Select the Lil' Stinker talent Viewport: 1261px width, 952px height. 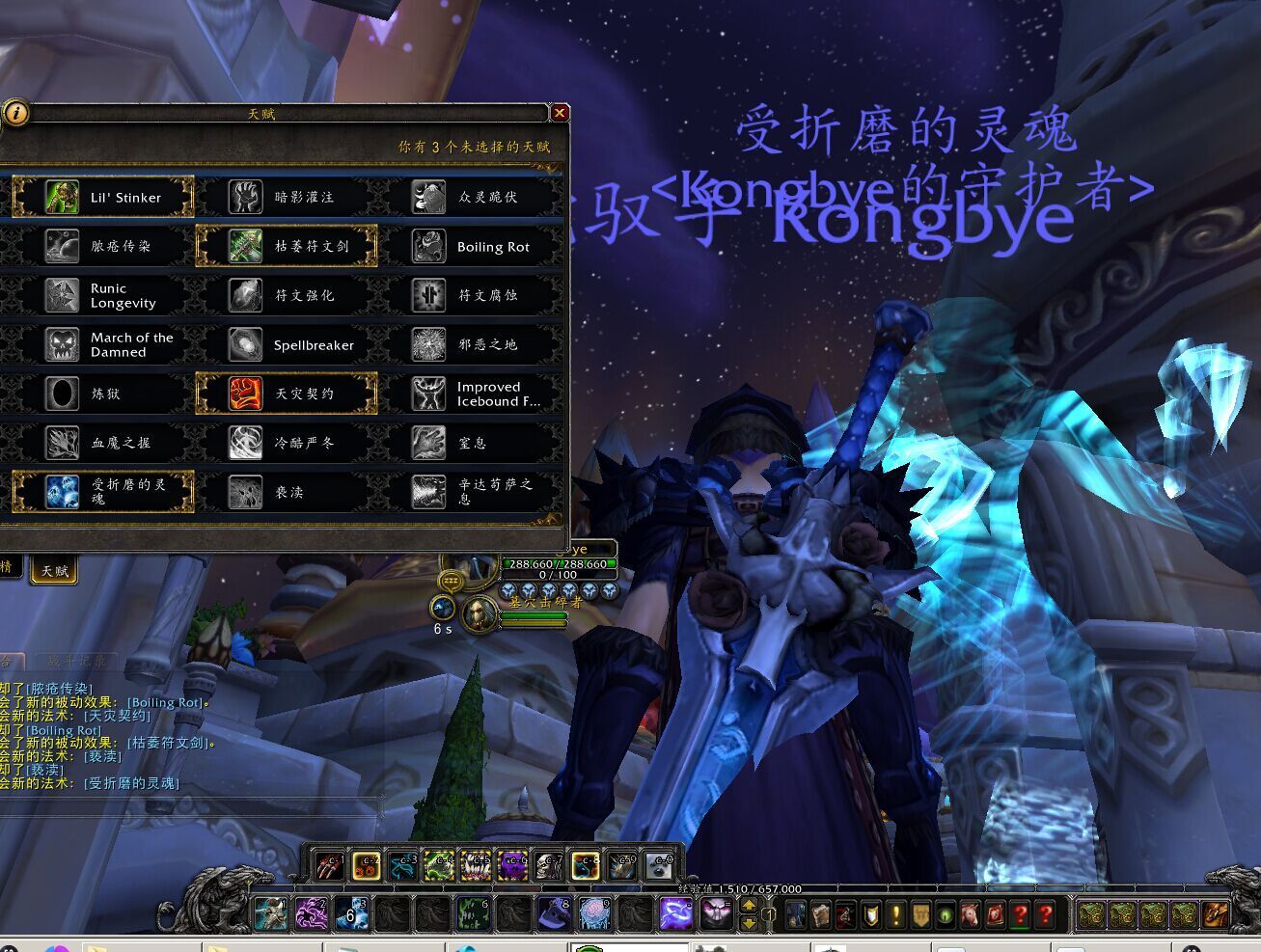pyautogui.click(x=103, y=197)
